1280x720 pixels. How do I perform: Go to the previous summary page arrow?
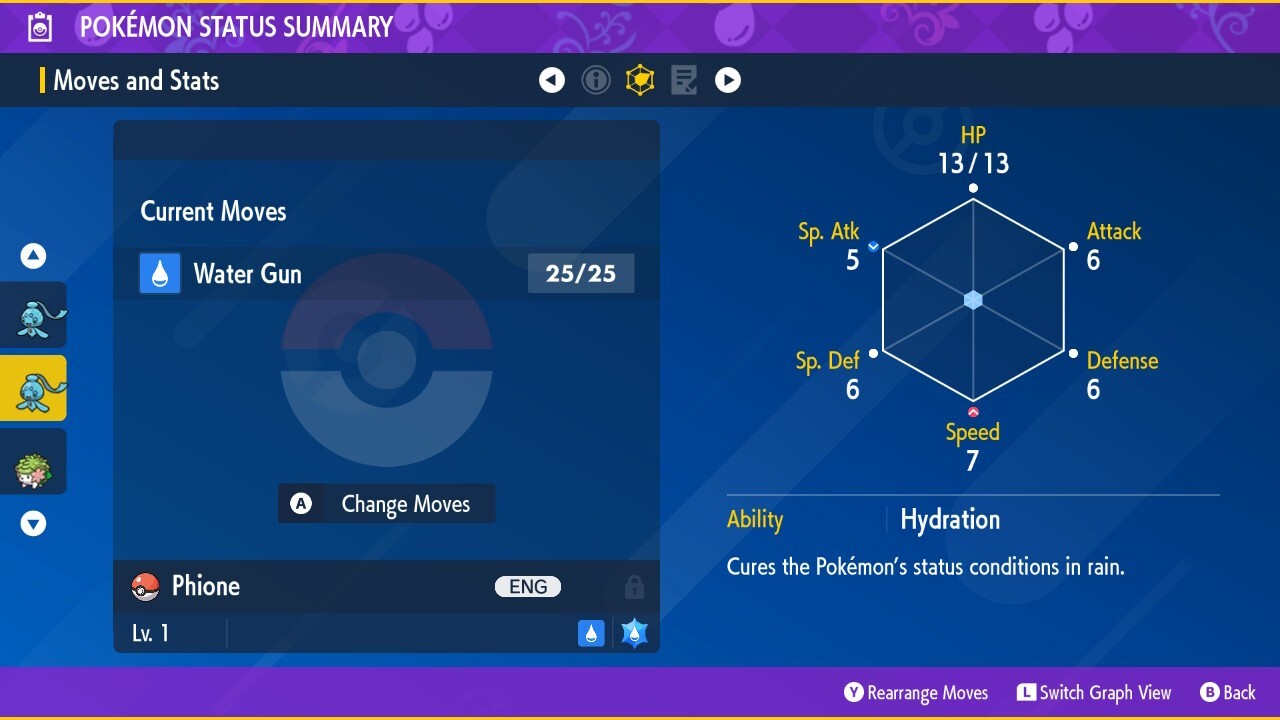(x=552, y=80)
